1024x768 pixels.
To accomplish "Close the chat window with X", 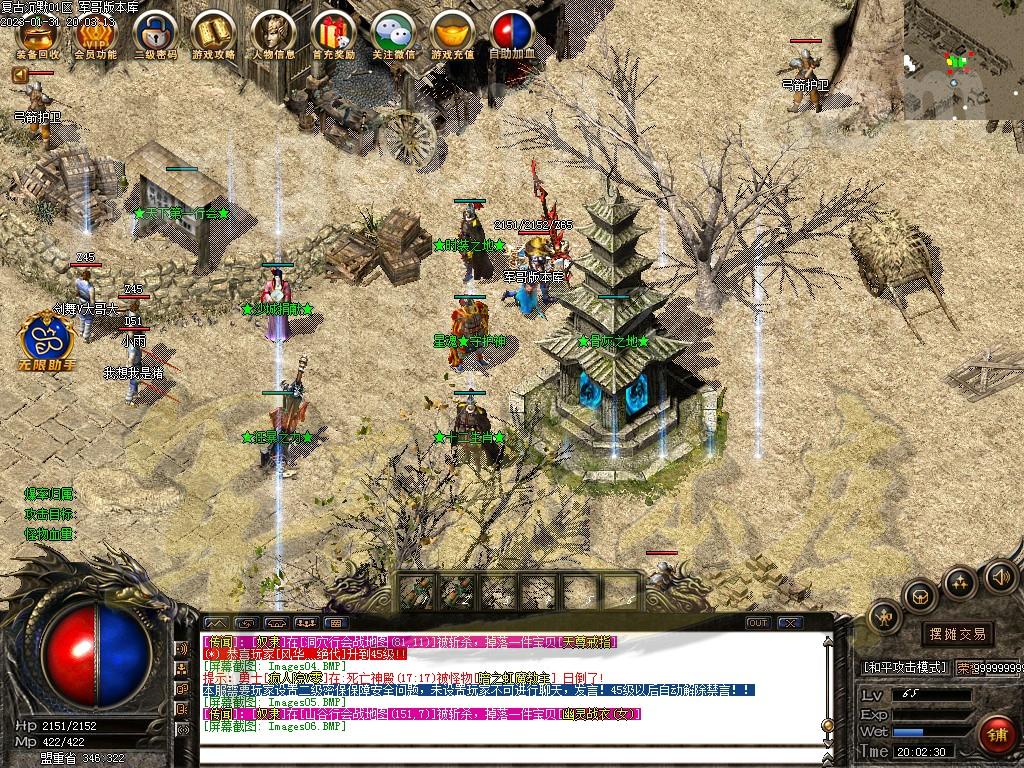I will (789, 623).
